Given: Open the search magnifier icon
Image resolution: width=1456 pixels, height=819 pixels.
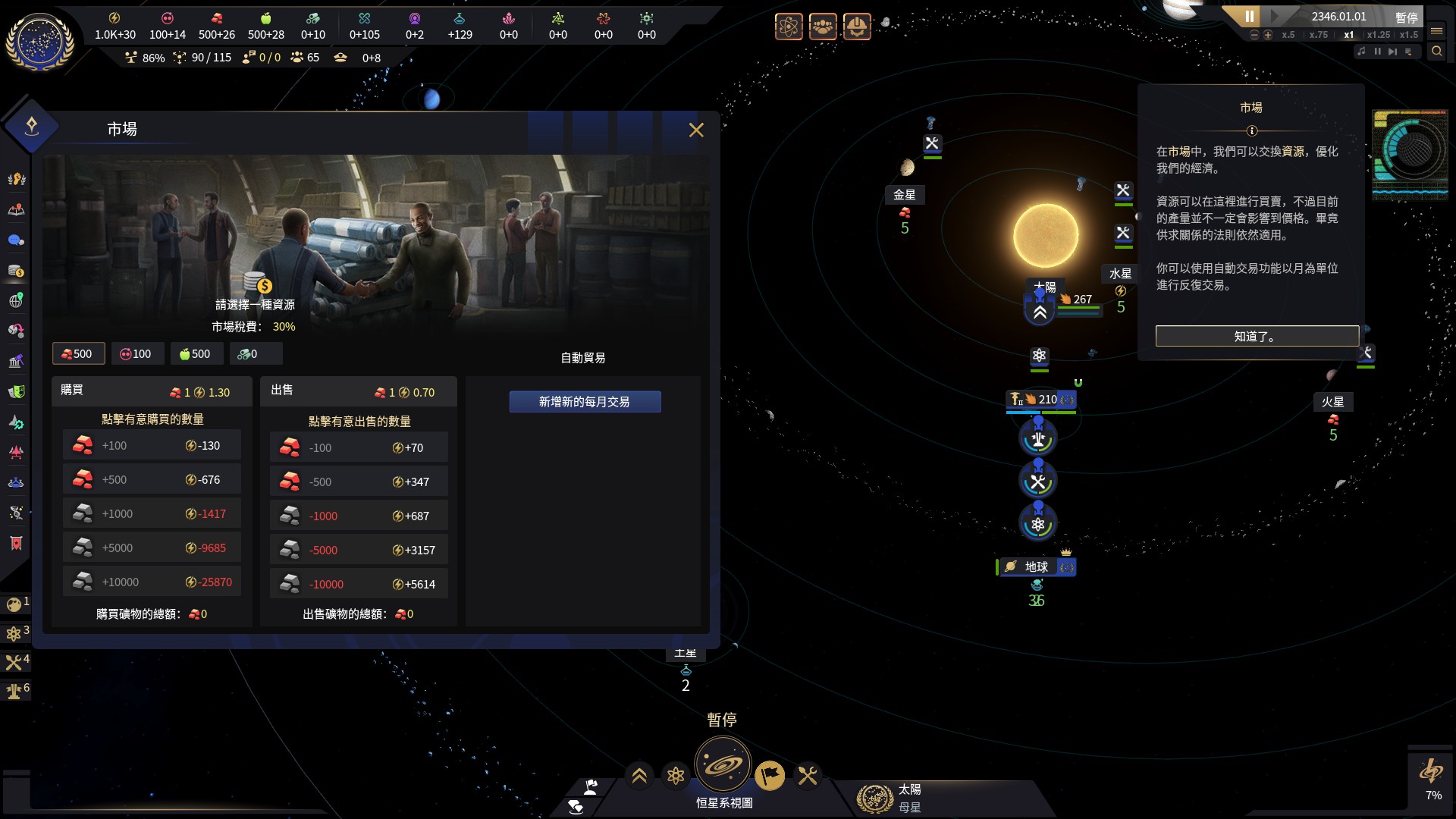Looking at the screenshot, I should (1436, 52).
